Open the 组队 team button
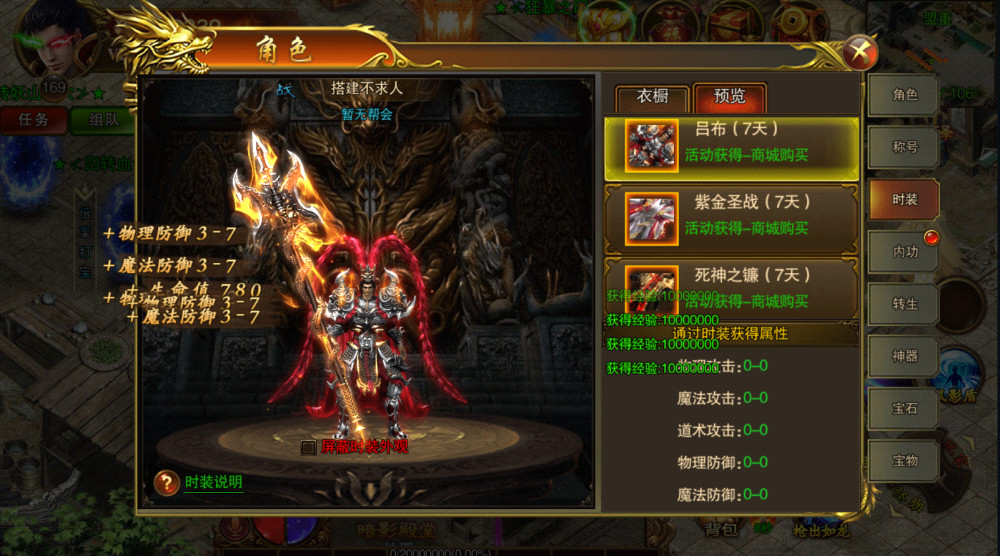 [103, 119]
